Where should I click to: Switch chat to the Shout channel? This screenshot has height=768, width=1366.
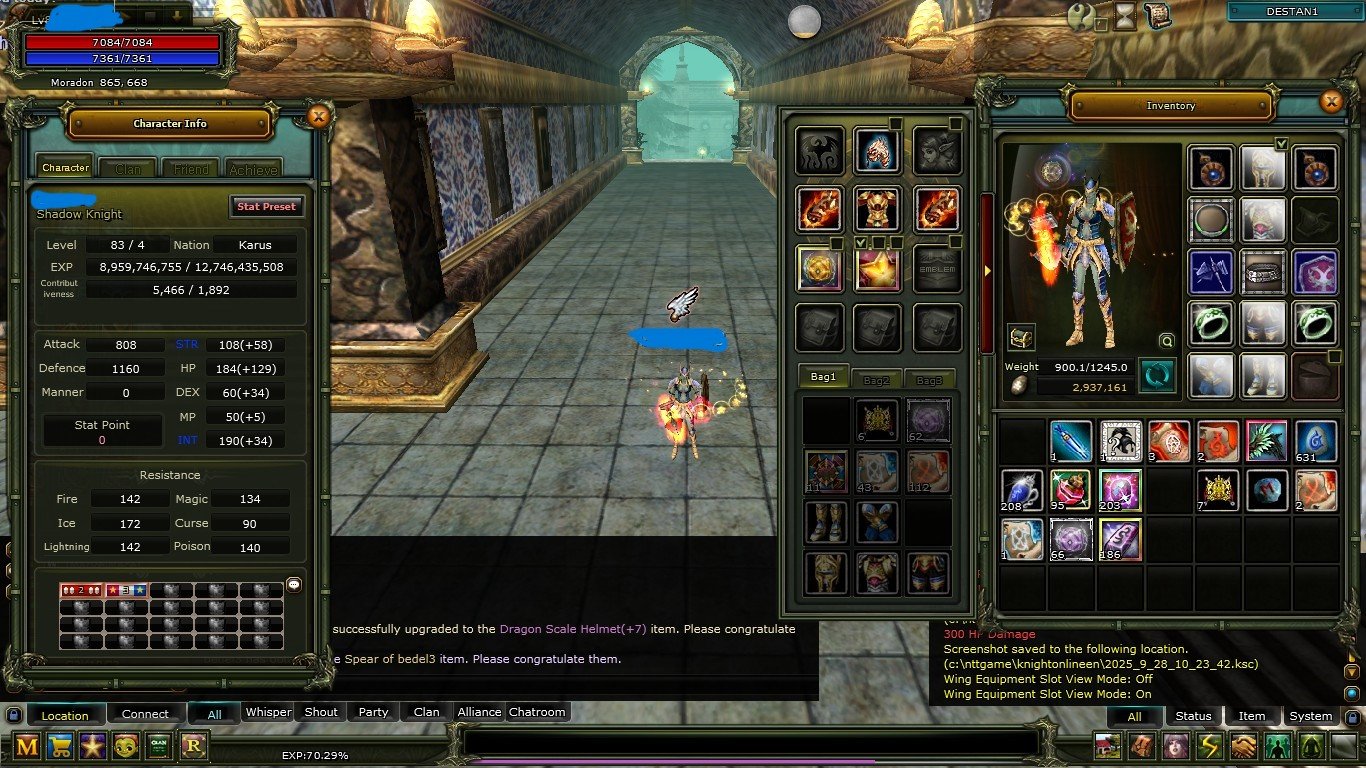coord(321,712)
